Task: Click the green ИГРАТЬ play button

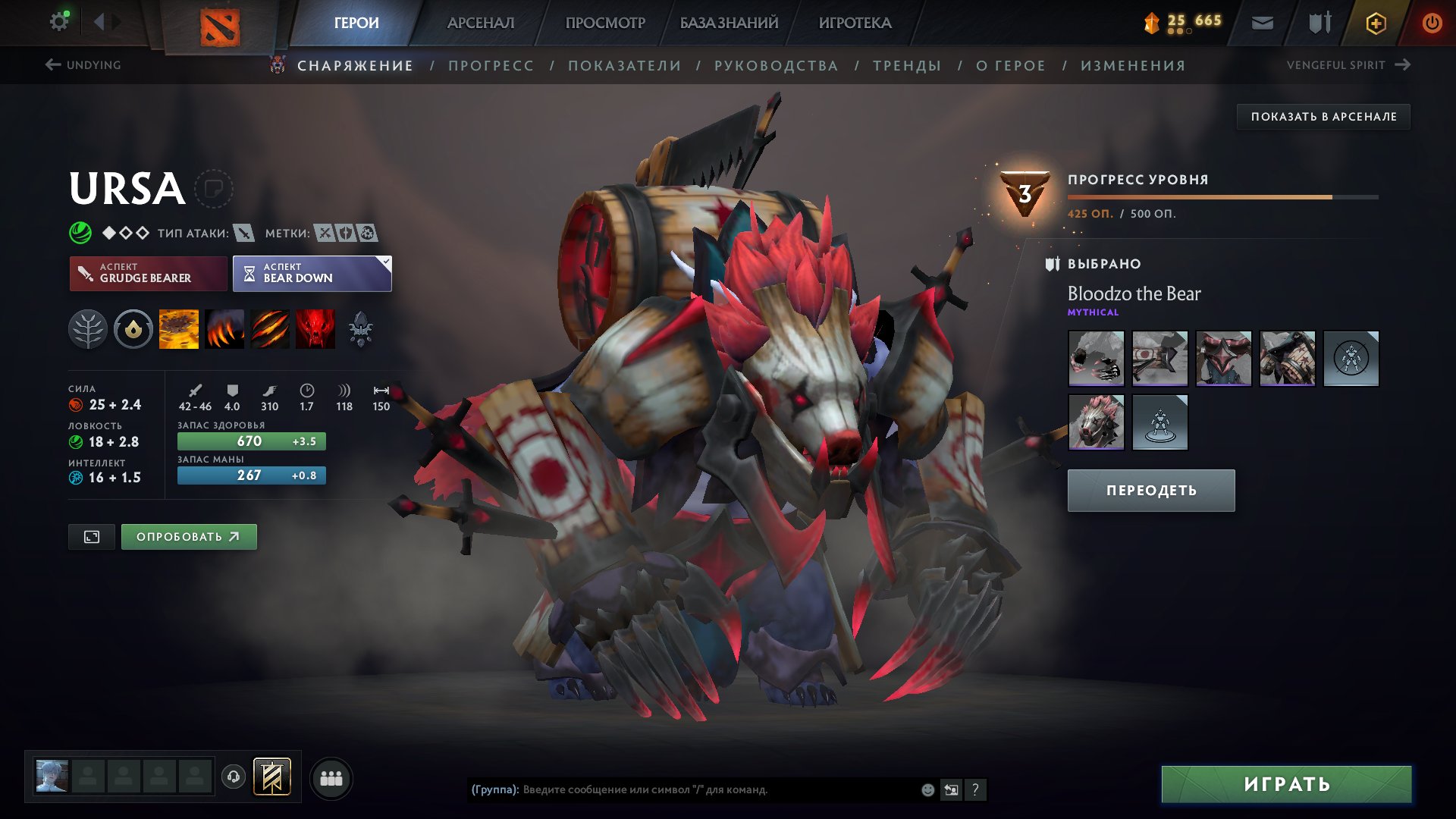Action: 1286,784
